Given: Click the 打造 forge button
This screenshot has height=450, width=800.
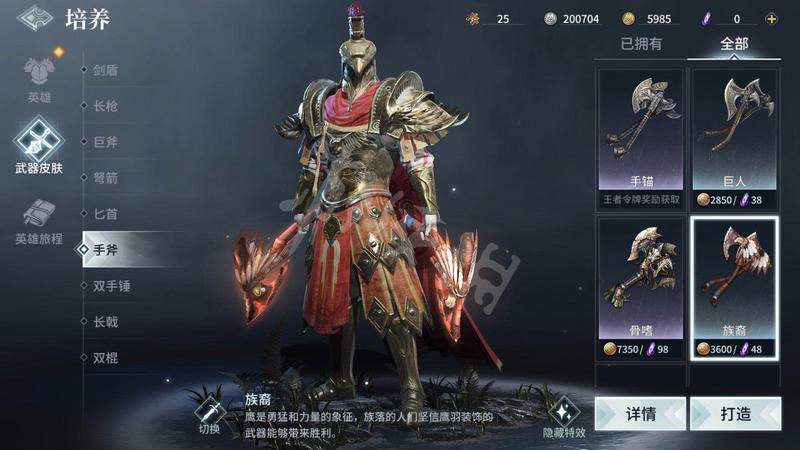Looking at the screenshot, I should 734,413.
